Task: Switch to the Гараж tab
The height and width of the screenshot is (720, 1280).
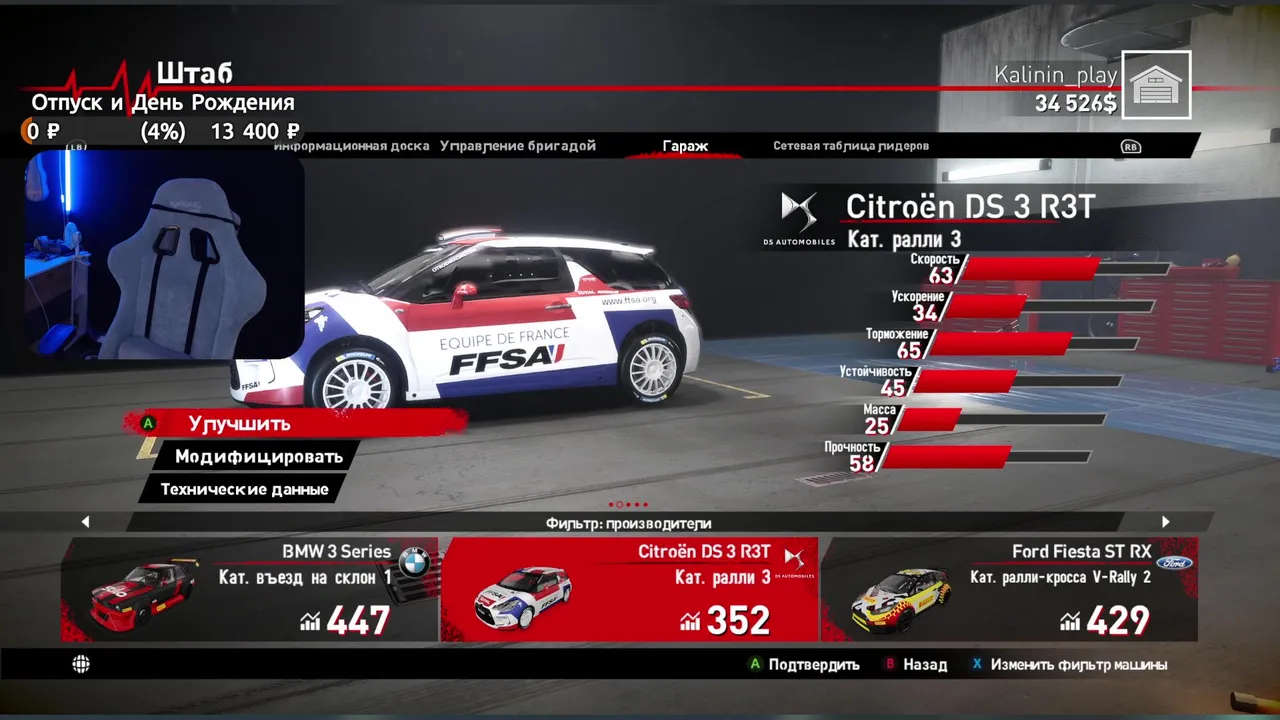Action: point(685,146)
